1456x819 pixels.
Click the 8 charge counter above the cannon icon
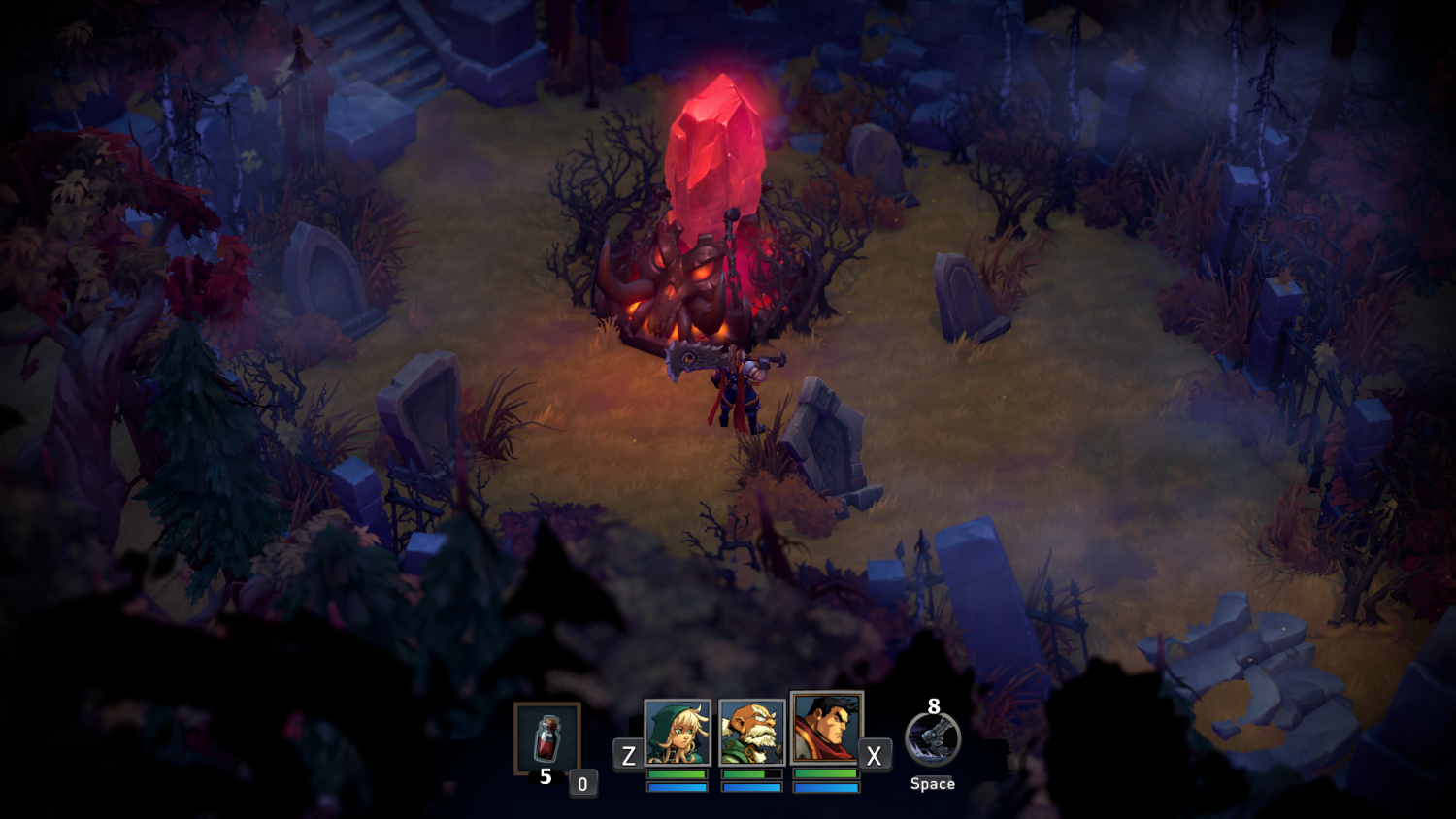point(933,705)
